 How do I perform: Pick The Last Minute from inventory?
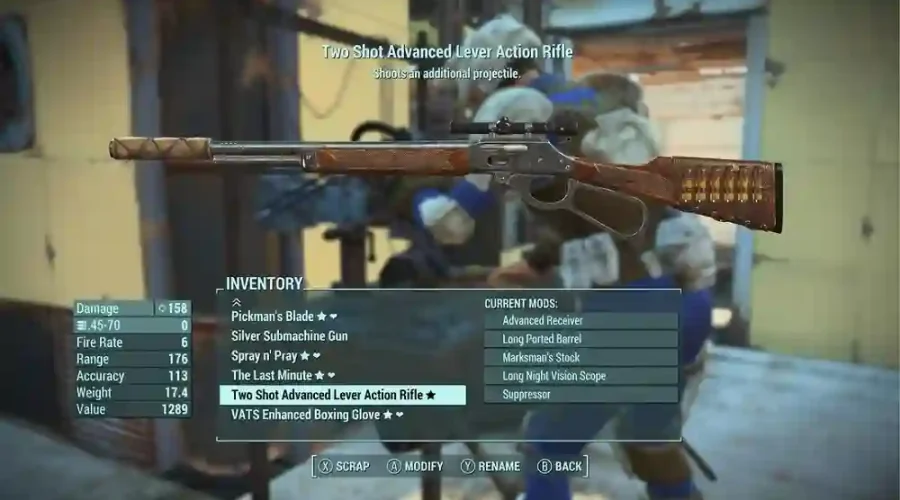[274, 375]
